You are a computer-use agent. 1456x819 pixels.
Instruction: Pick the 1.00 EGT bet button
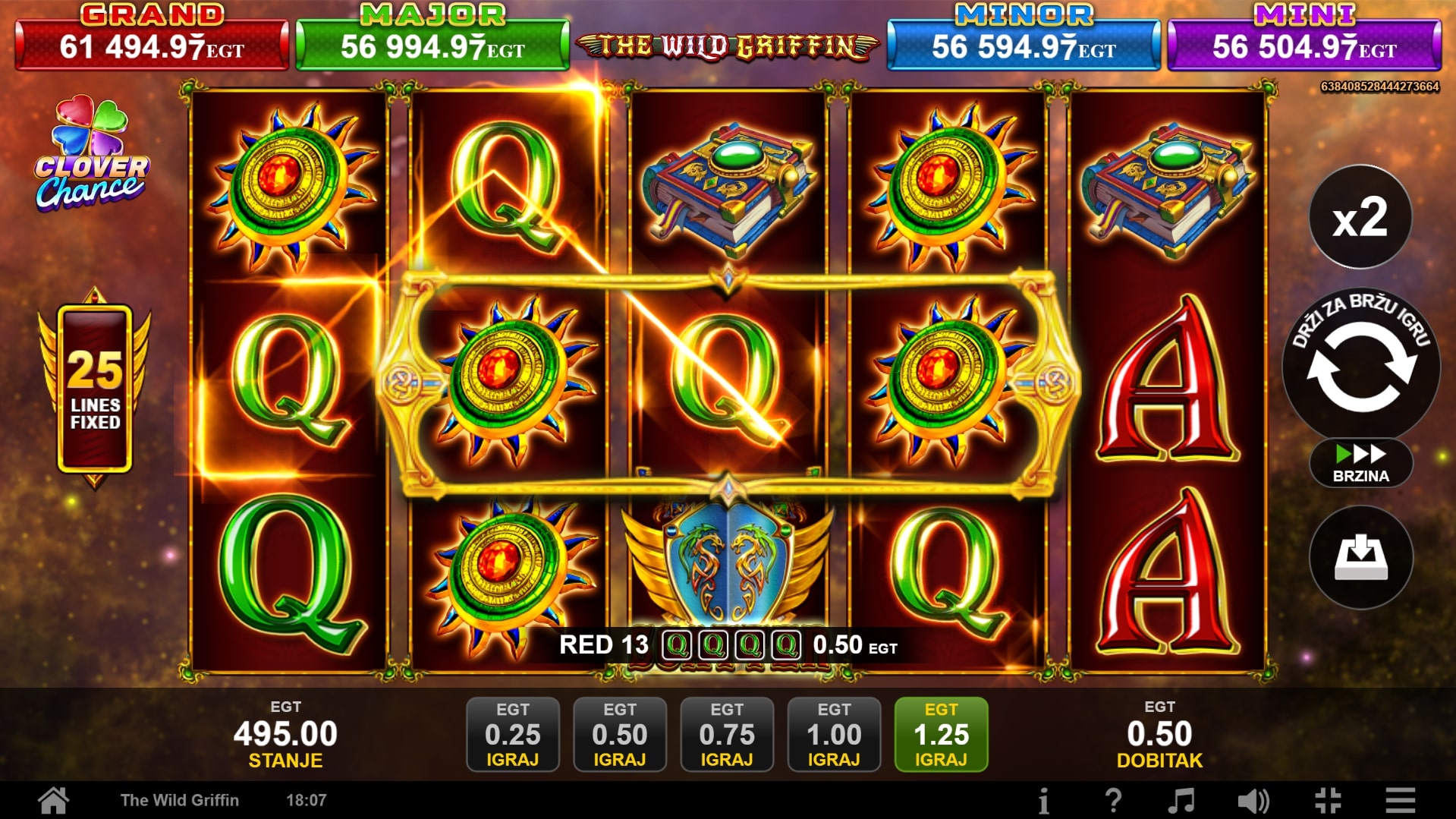[x=834, y=734]
